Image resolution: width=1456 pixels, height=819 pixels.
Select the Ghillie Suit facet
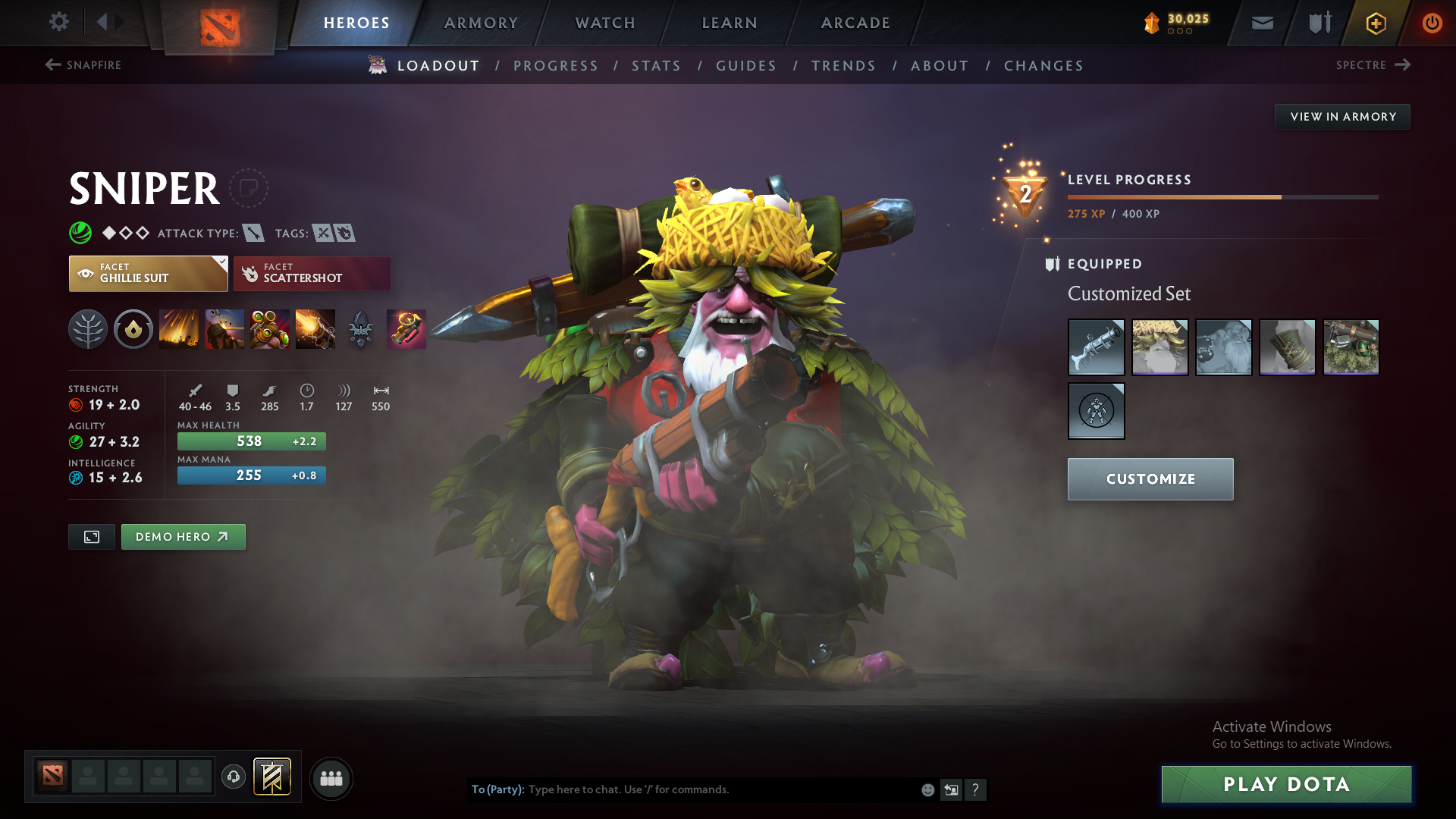coord(148,274)
